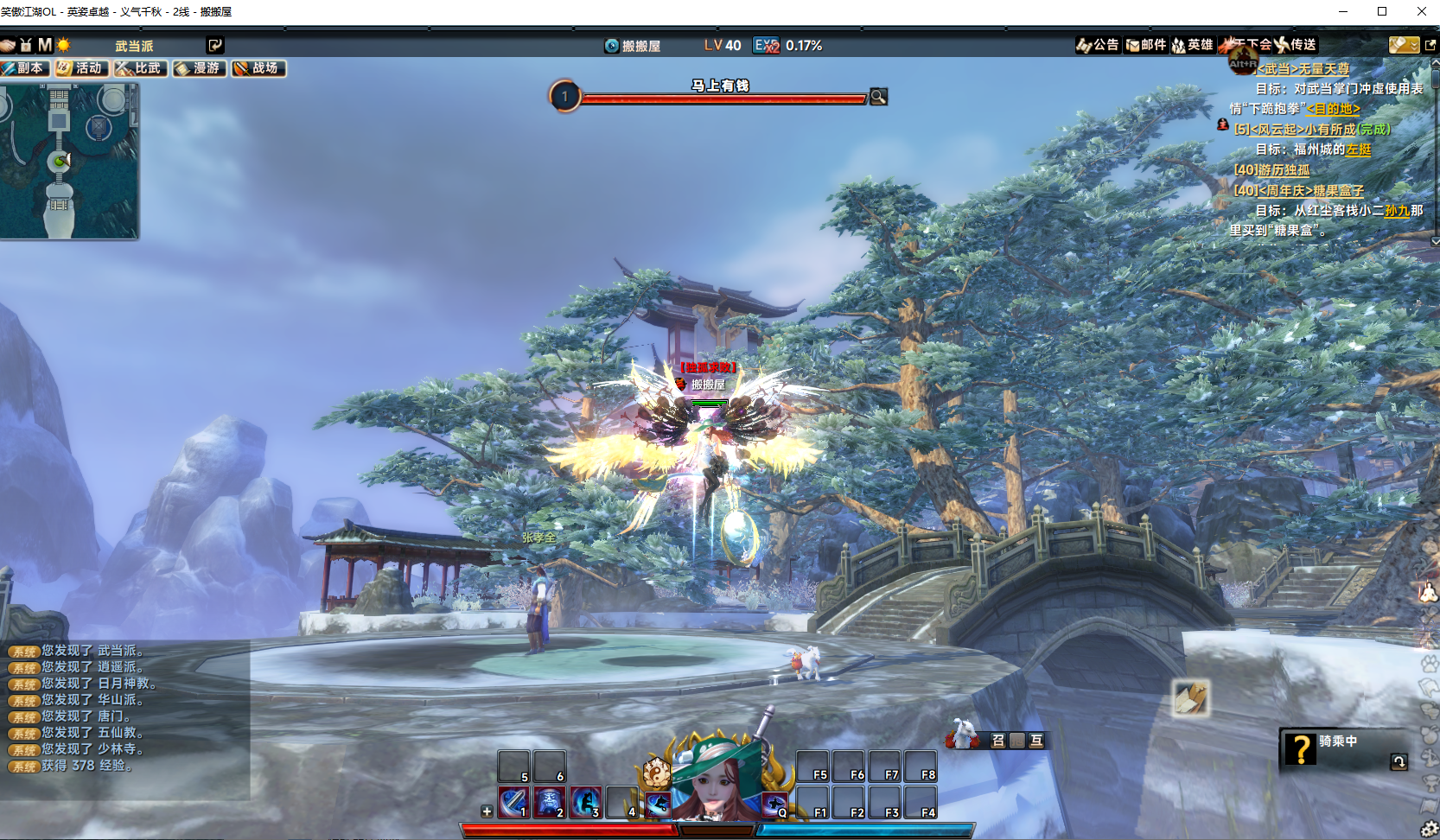Viewport: 1440px width, 840px height.
Task: Open the 英雄 heroes panel
Action: [1193, 45]
